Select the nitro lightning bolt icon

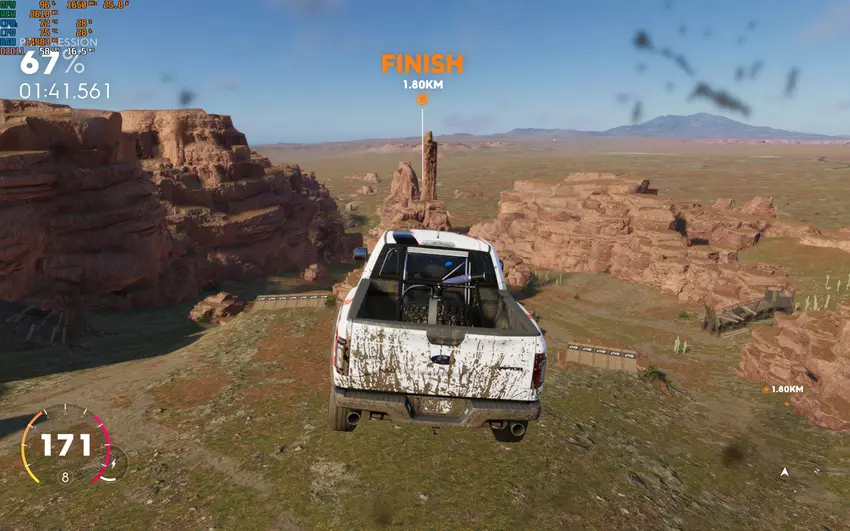114,463
